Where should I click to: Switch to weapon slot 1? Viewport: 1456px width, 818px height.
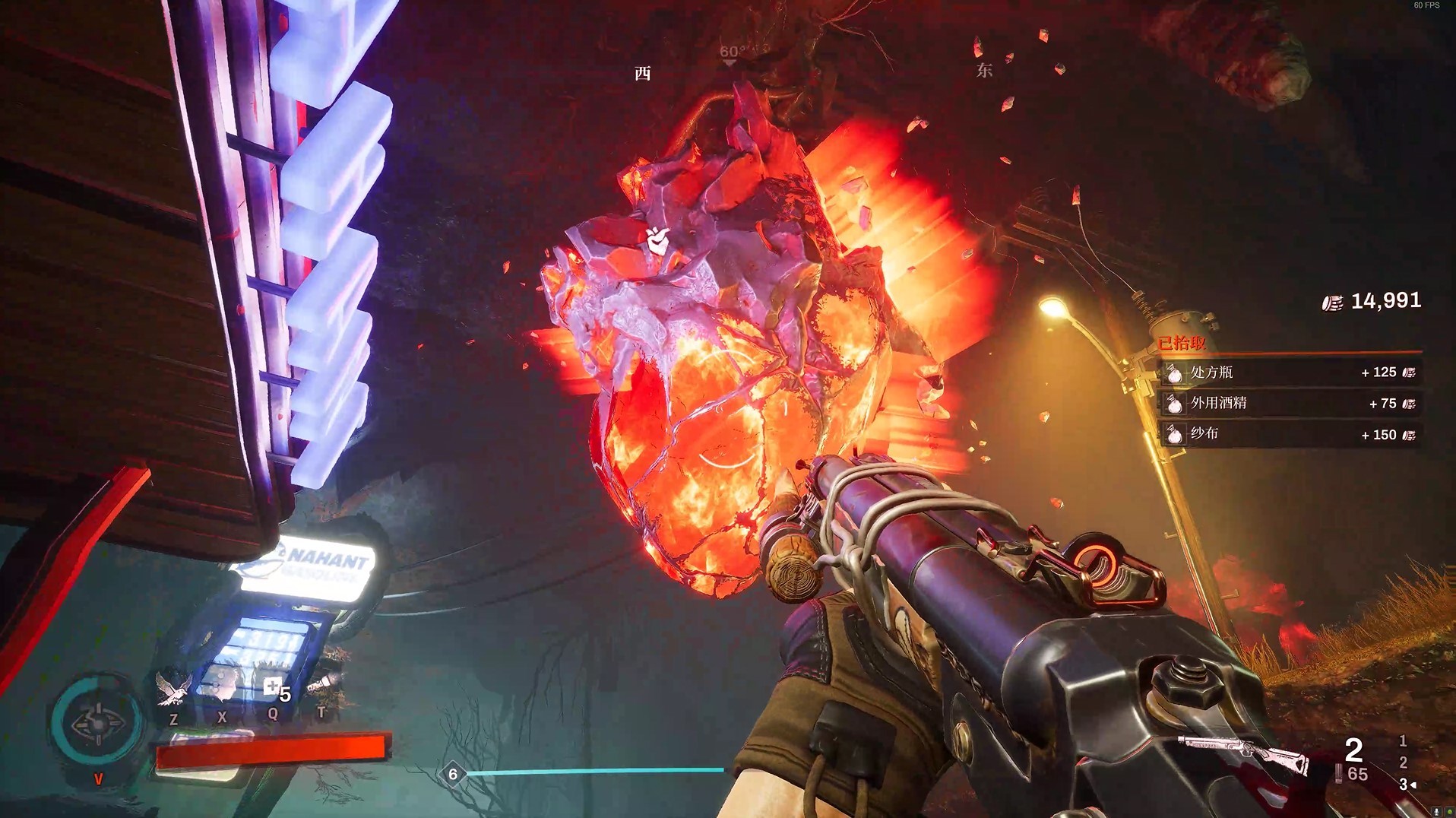1403,740
